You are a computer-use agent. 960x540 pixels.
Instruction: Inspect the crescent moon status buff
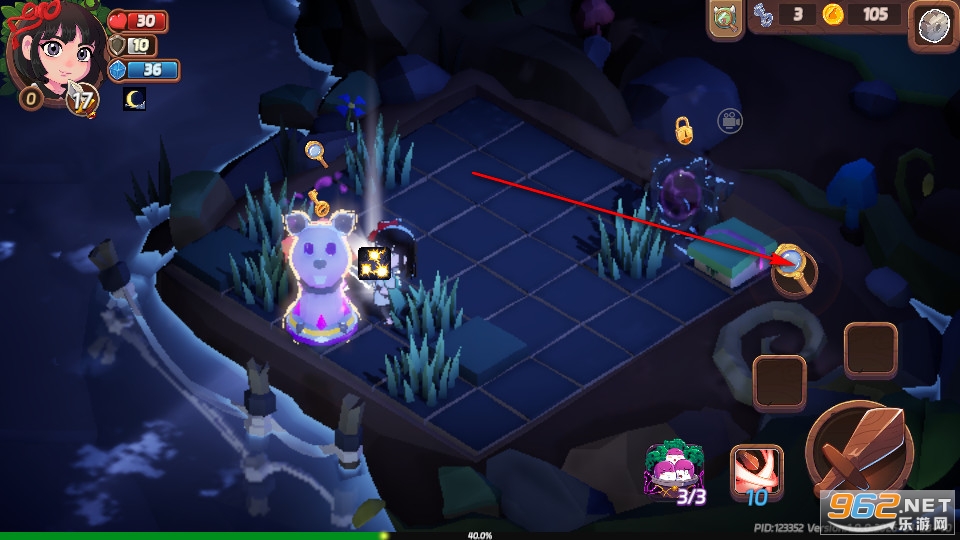pyautogui.click(x=134, y=99)
